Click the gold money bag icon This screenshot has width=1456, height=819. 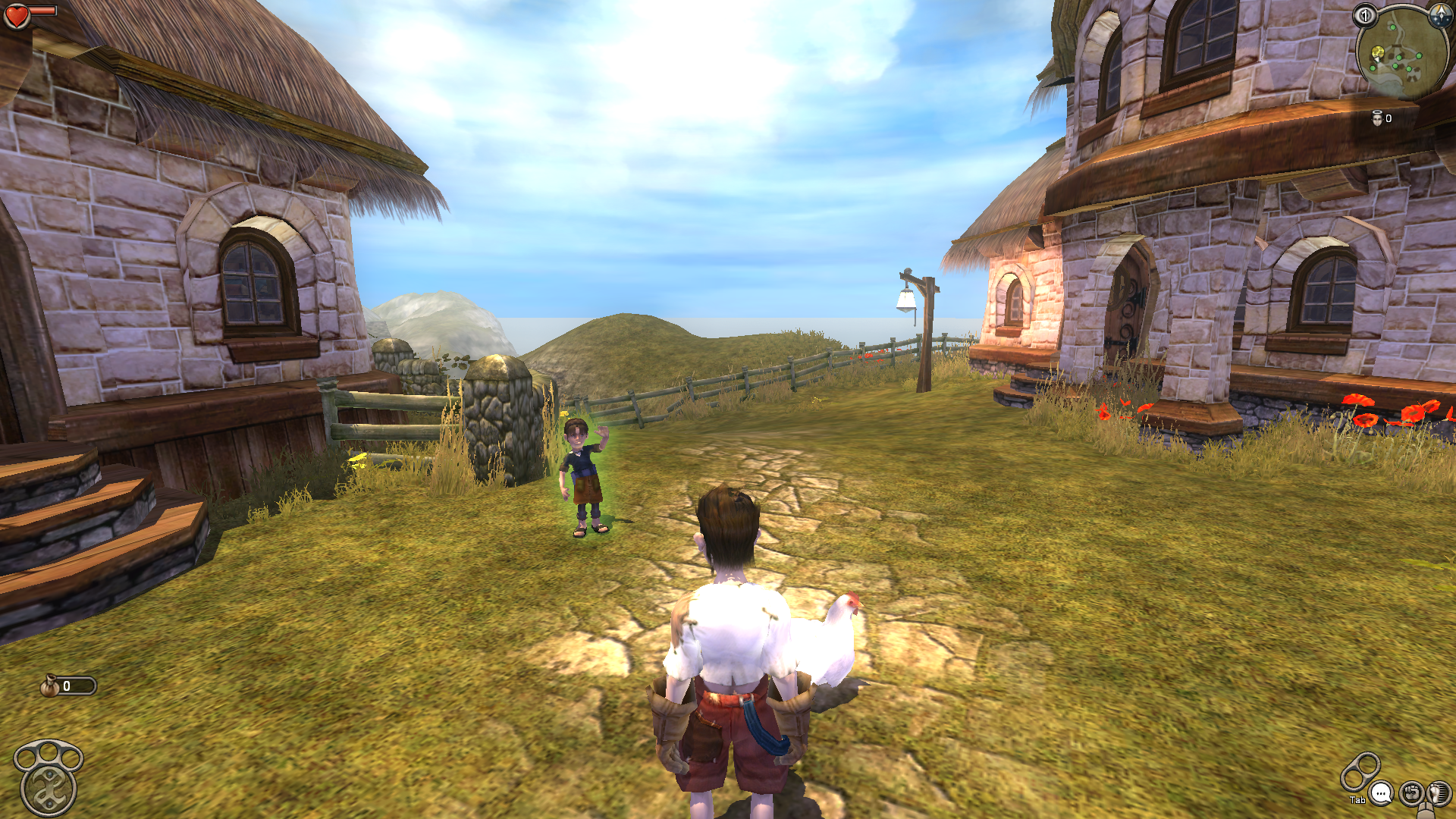(x=51, y=686)
